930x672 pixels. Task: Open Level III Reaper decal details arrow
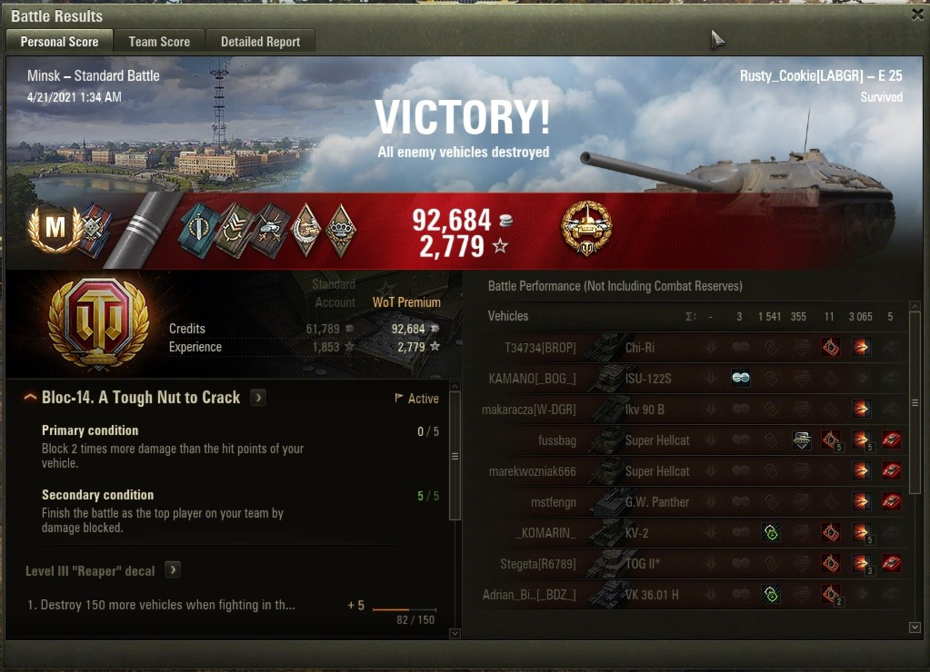tap(172, 570)
